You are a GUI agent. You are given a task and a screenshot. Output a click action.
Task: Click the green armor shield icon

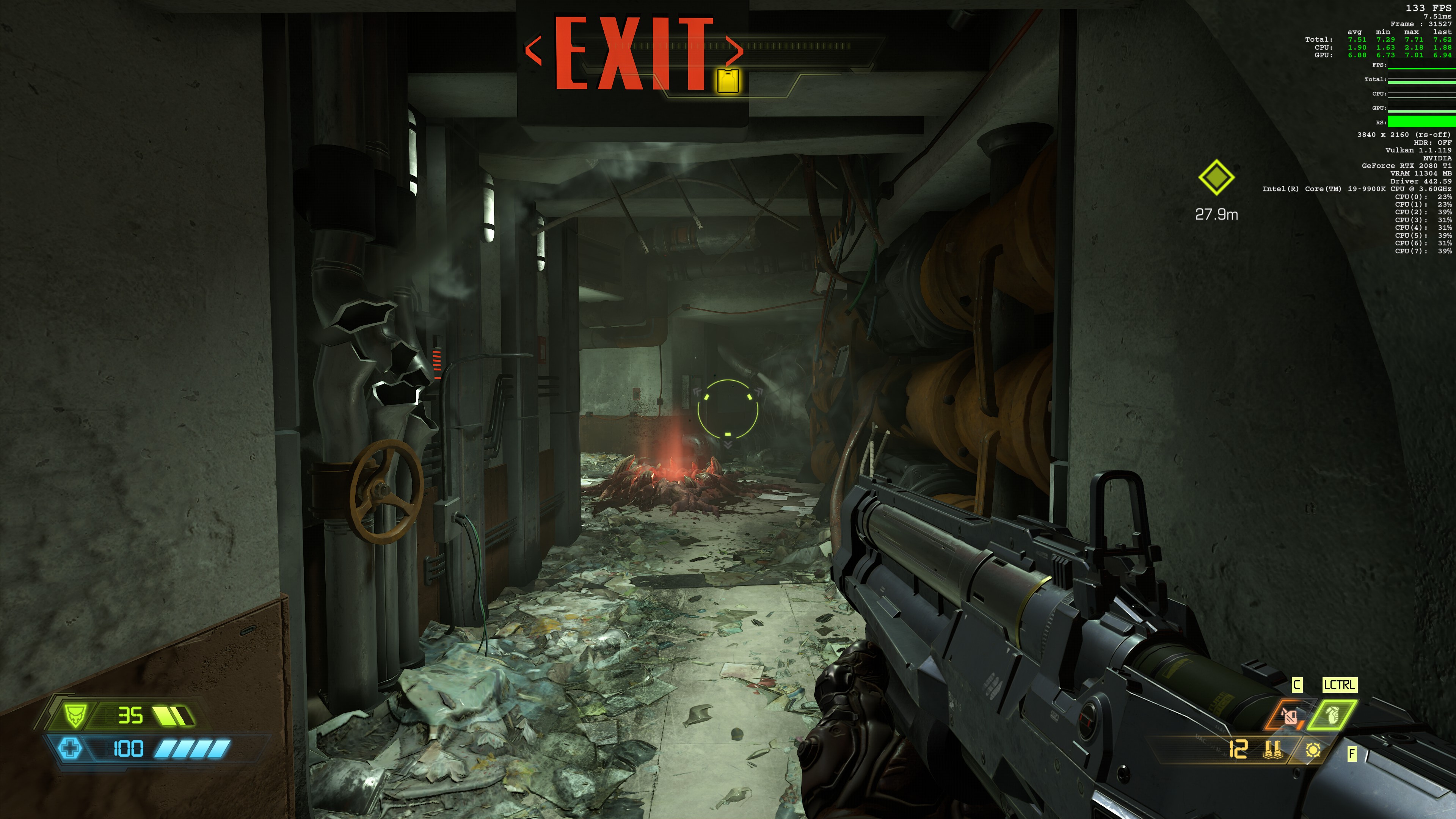tap(75, 715)
